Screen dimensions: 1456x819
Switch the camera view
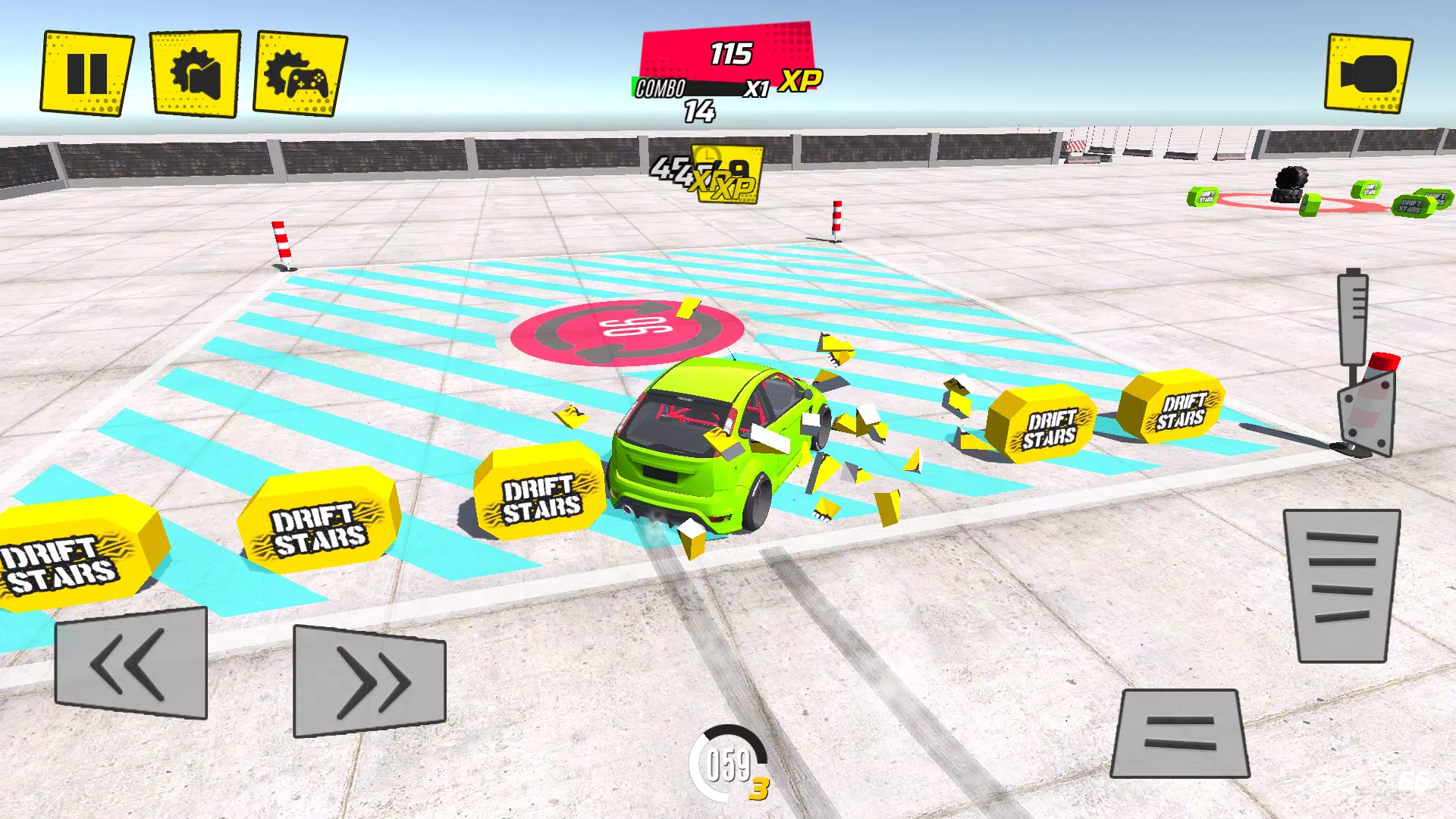[x=1368, y=74]
